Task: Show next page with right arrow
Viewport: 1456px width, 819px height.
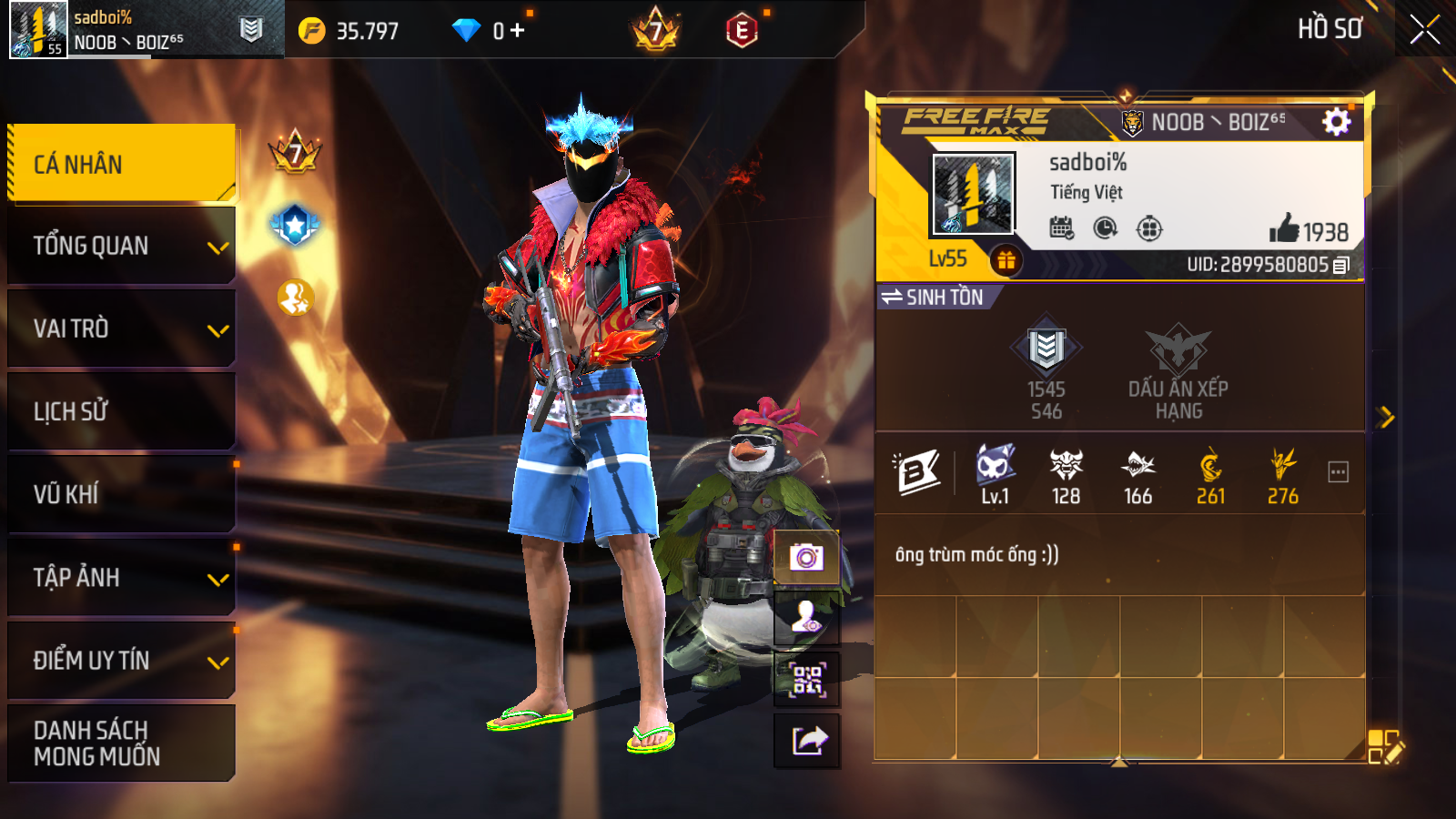Action: pos(1386,417)
